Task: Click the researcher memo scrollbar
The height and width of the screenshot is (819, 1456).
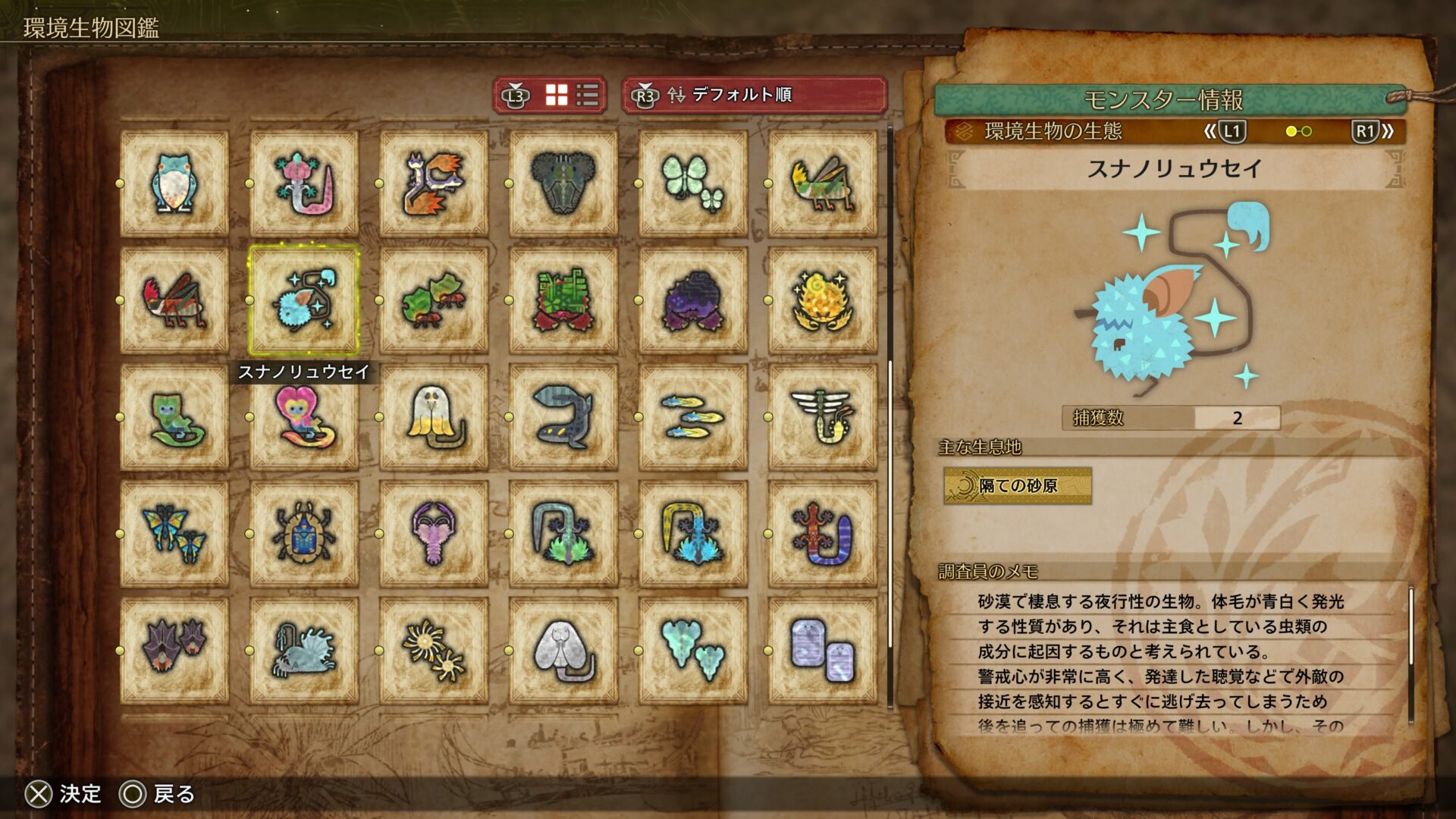Action: [x=1410, y=652]
